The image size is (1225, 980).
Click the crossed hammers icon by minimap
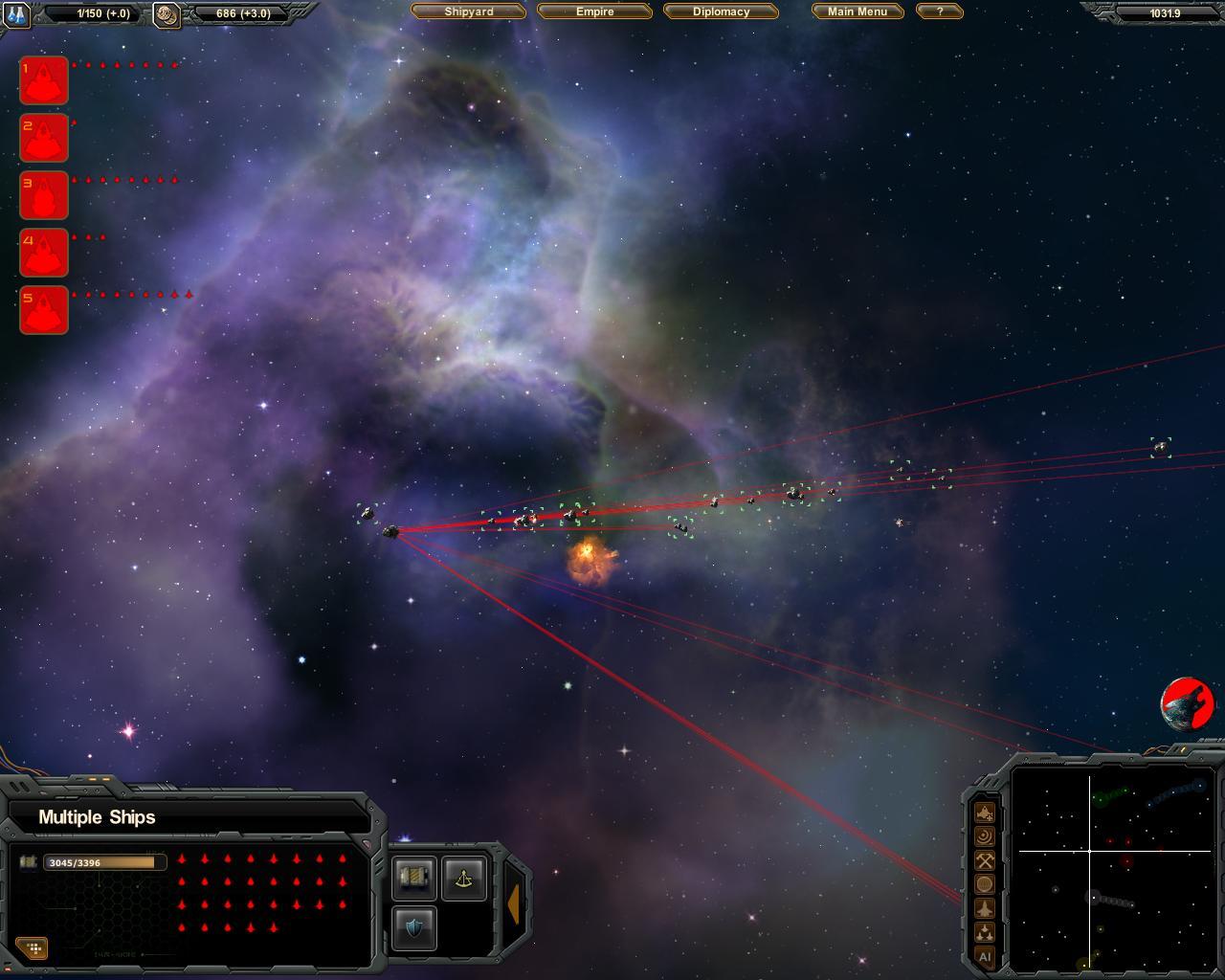[985, 860]
